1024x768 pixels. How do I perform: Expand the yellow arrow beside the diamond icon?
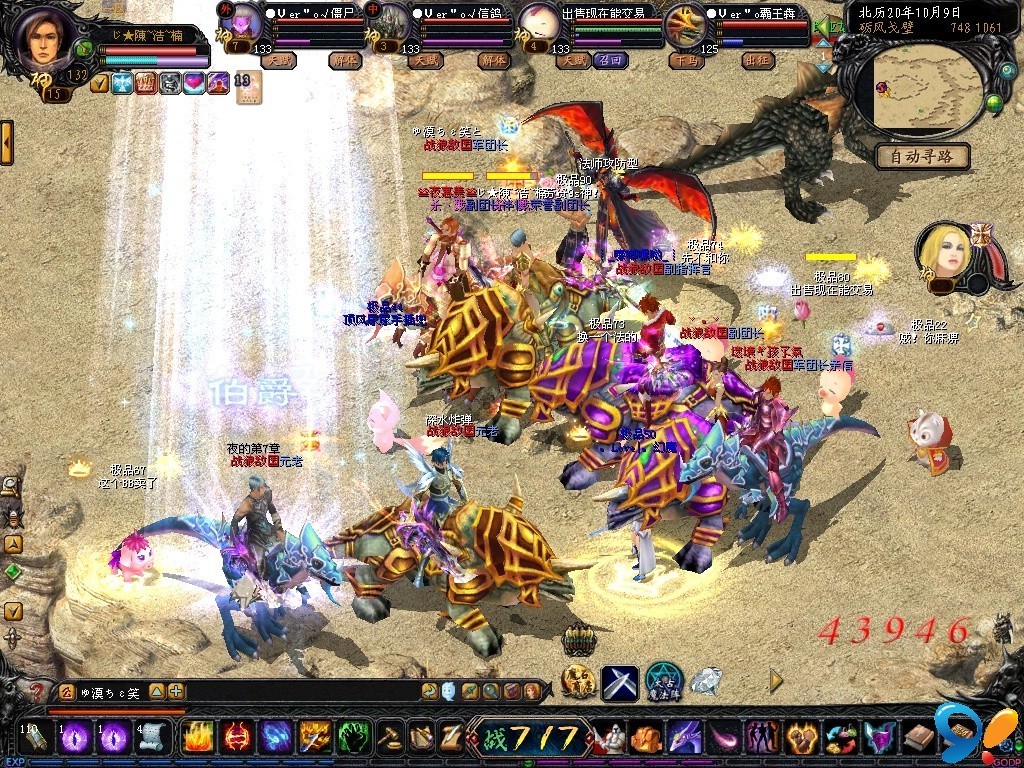776,681
